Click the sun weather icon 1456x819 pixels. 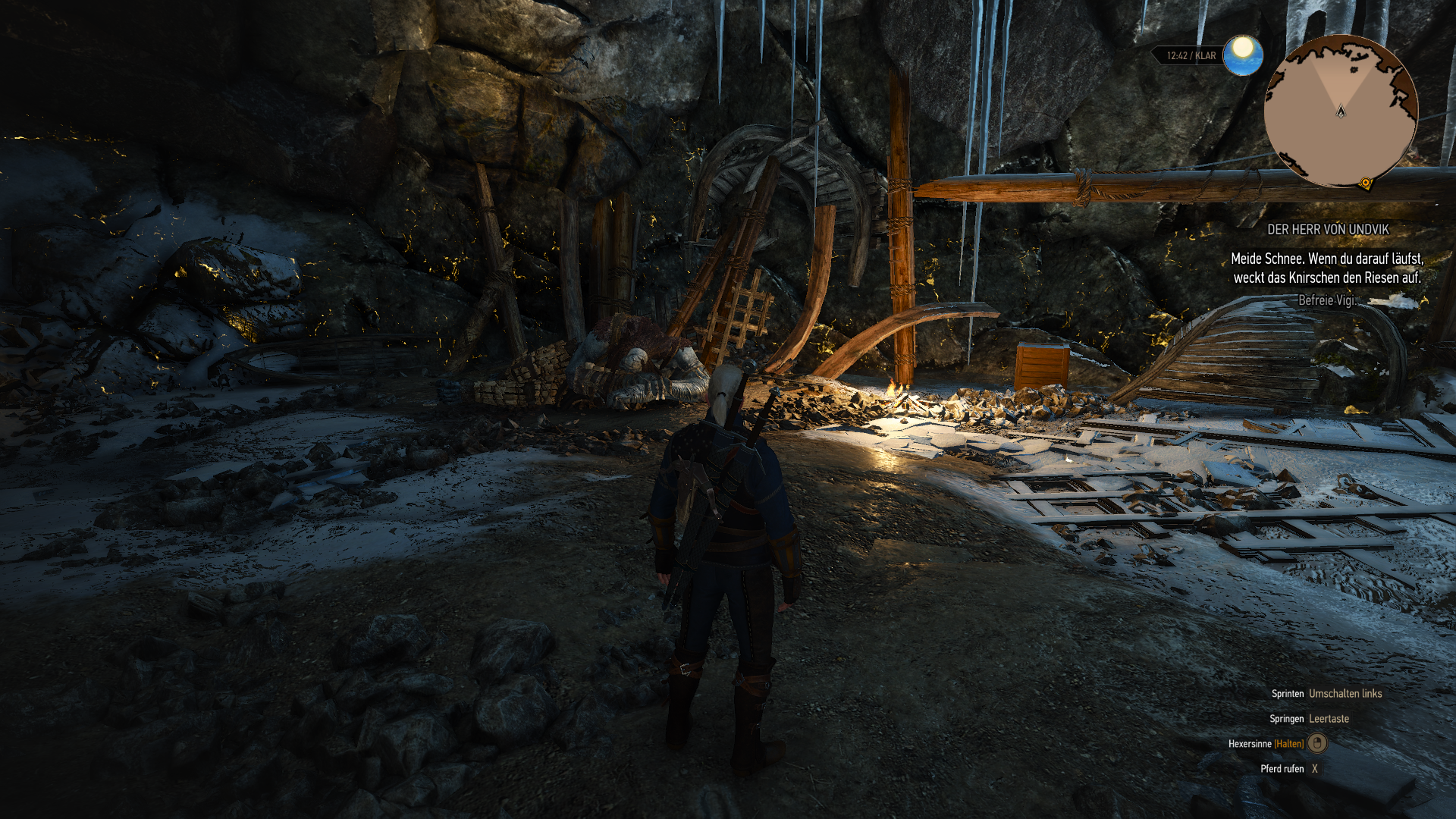[x=1242, y=55]
